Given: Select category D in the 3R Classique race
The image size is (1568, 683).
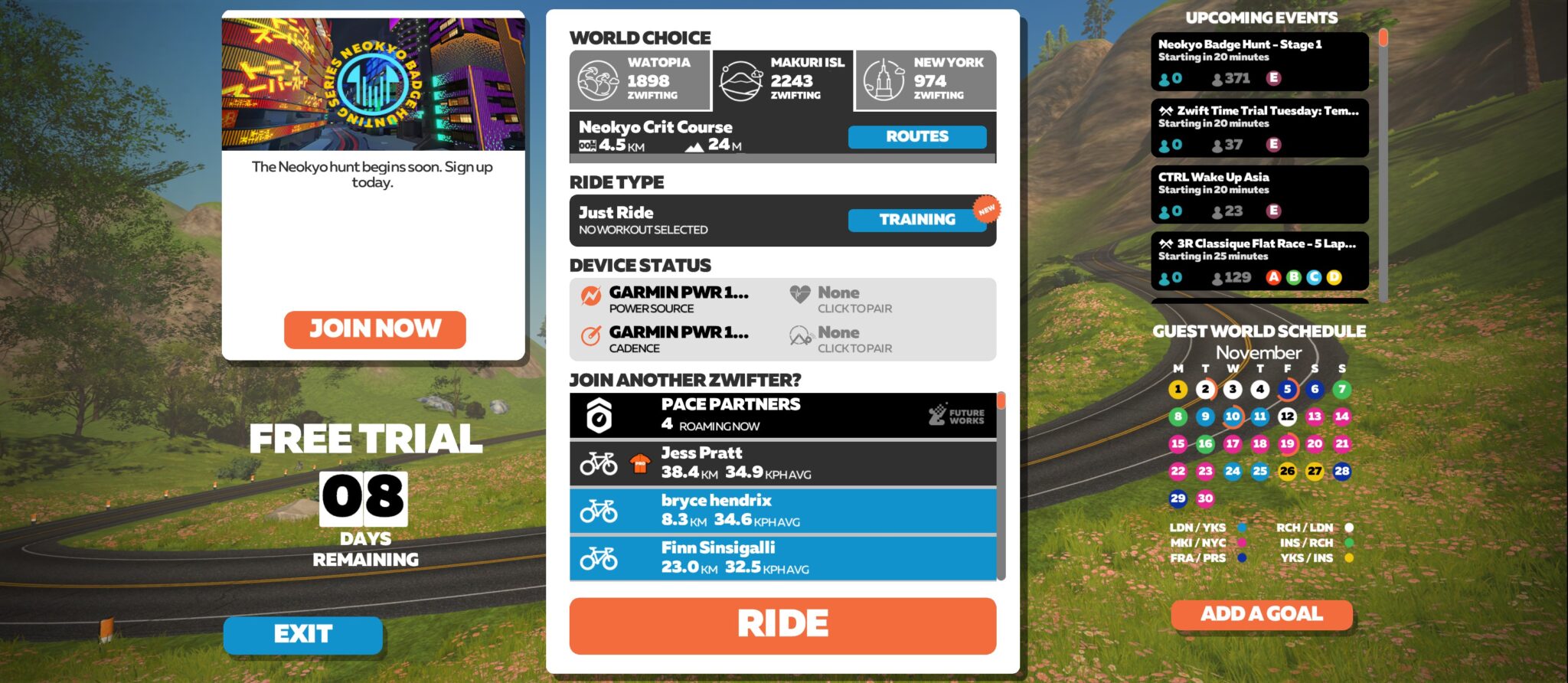Looking at the screenshot, I should tap(1336, 278).
